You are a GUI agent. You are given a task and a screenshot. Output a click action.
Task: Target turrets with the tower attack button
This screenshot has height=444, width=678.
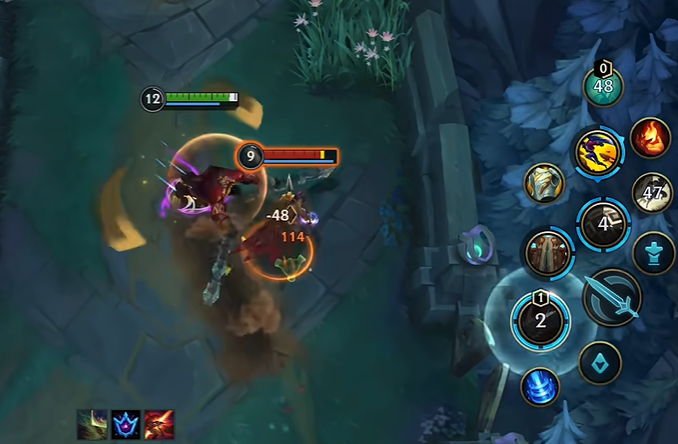(x=654, y=251)
